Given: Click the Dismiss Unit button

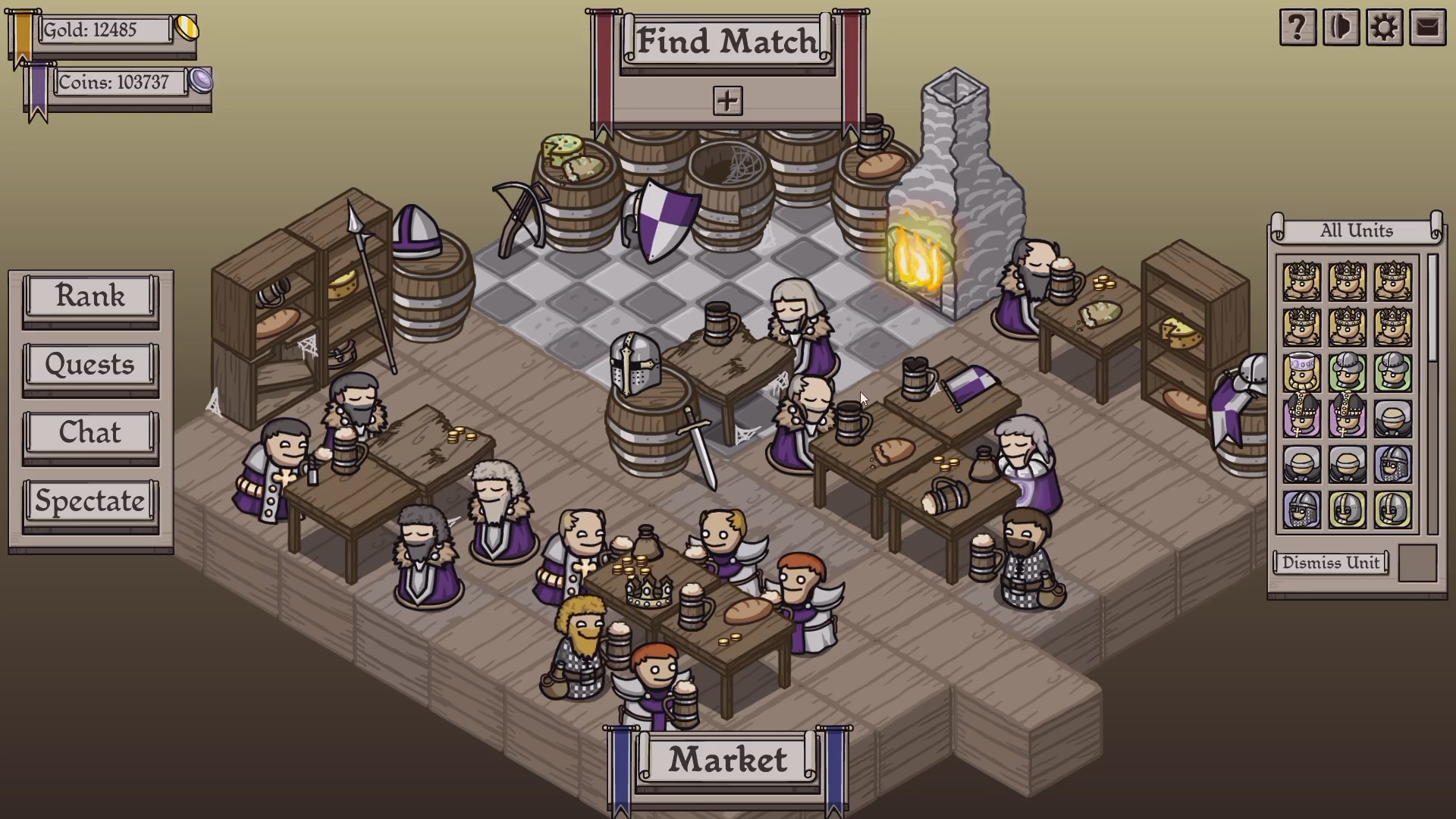Looking at the screenshot, I should [1331, 562].
